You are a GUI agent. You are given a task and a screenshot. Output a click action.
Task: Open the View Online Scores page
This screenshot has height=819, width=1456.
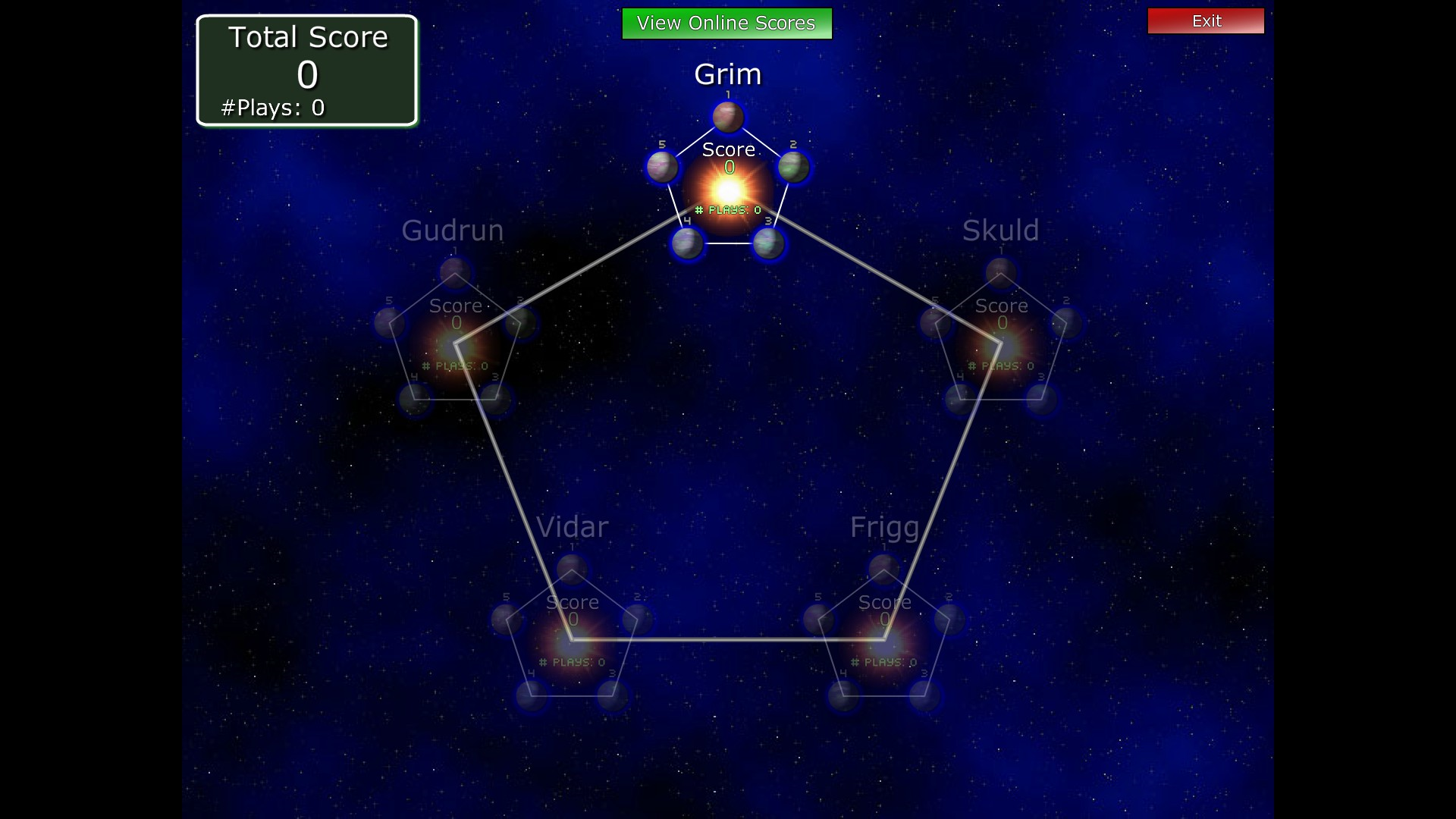click(x=726, y=24)
